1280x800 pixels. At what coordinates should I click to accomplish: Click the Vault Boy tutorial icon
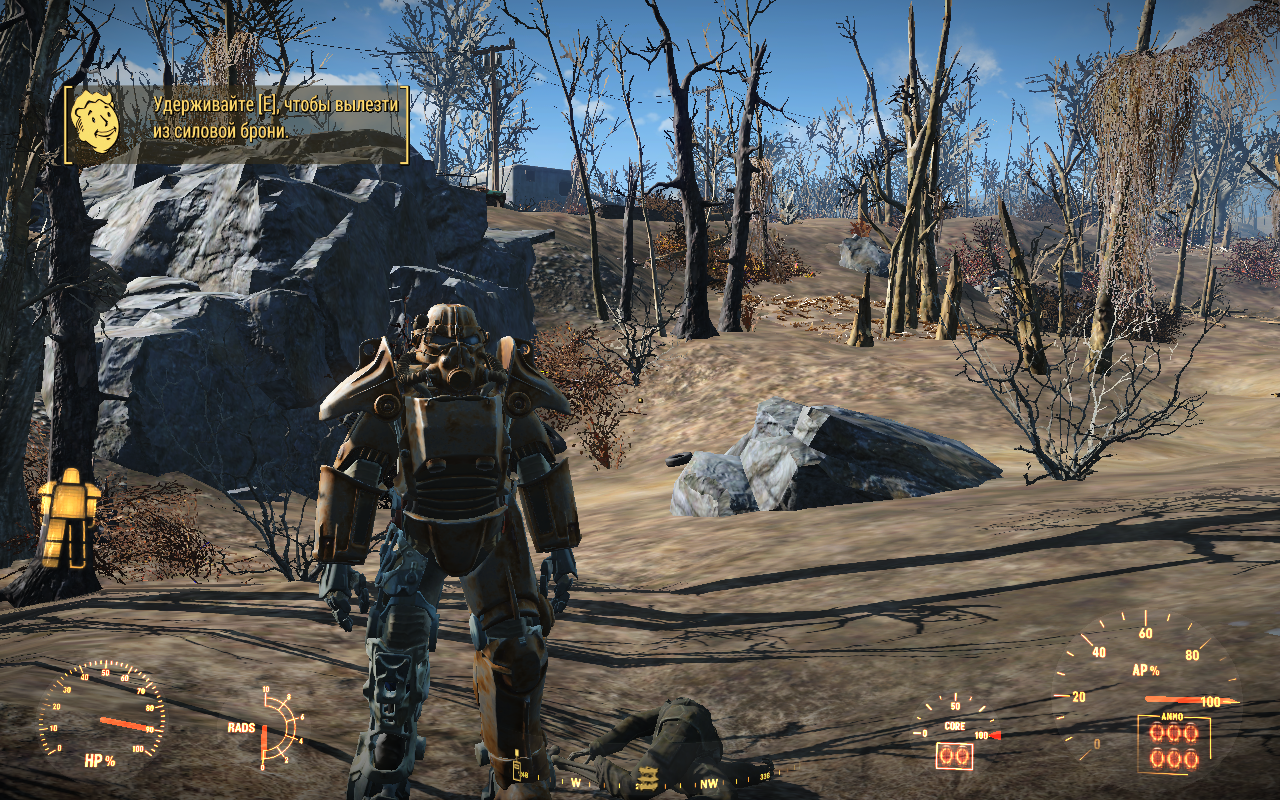pos(96,122)
